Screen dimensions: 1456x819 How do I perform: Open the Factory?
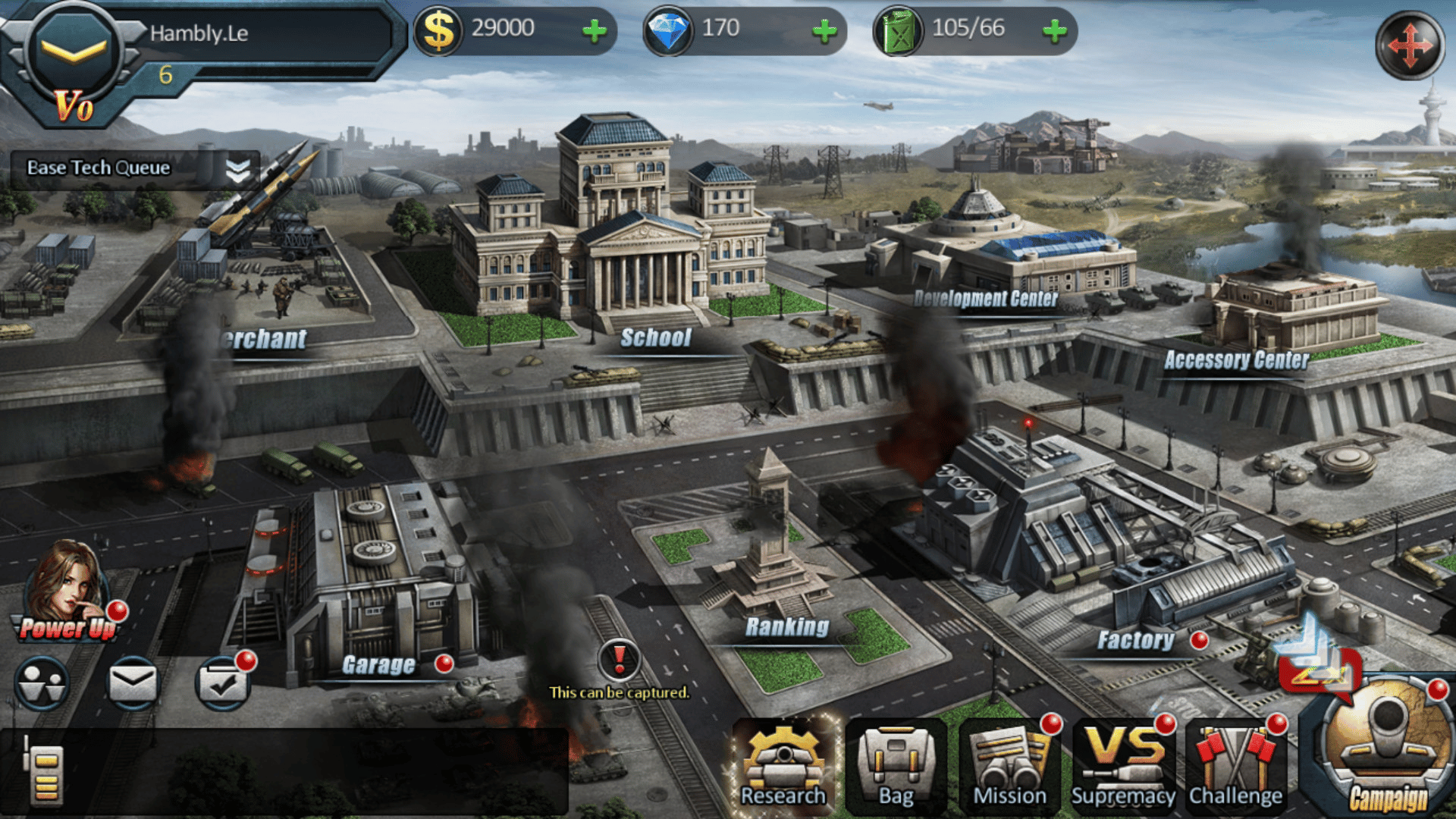pos(1135,641)
